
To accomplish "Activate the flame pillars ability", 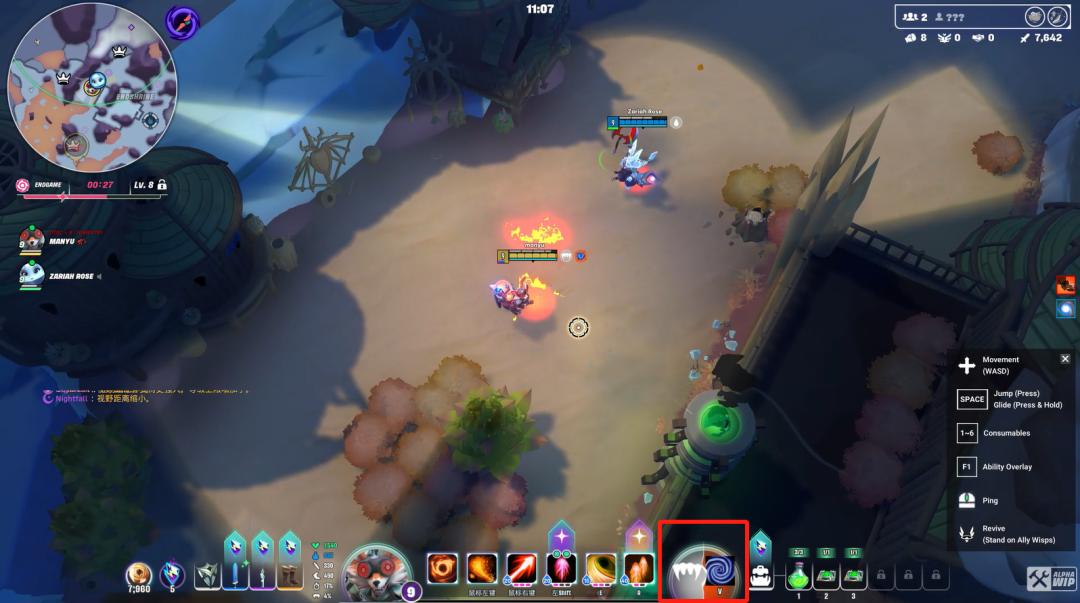I will [x=639, y=569].
